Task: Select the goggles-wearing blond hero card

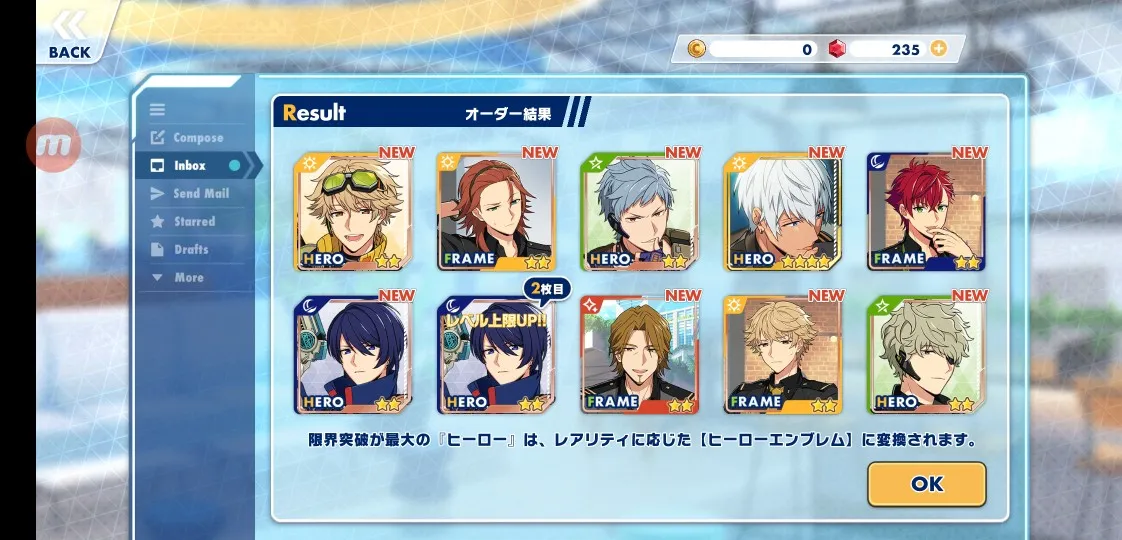Action: coord(352,212)
